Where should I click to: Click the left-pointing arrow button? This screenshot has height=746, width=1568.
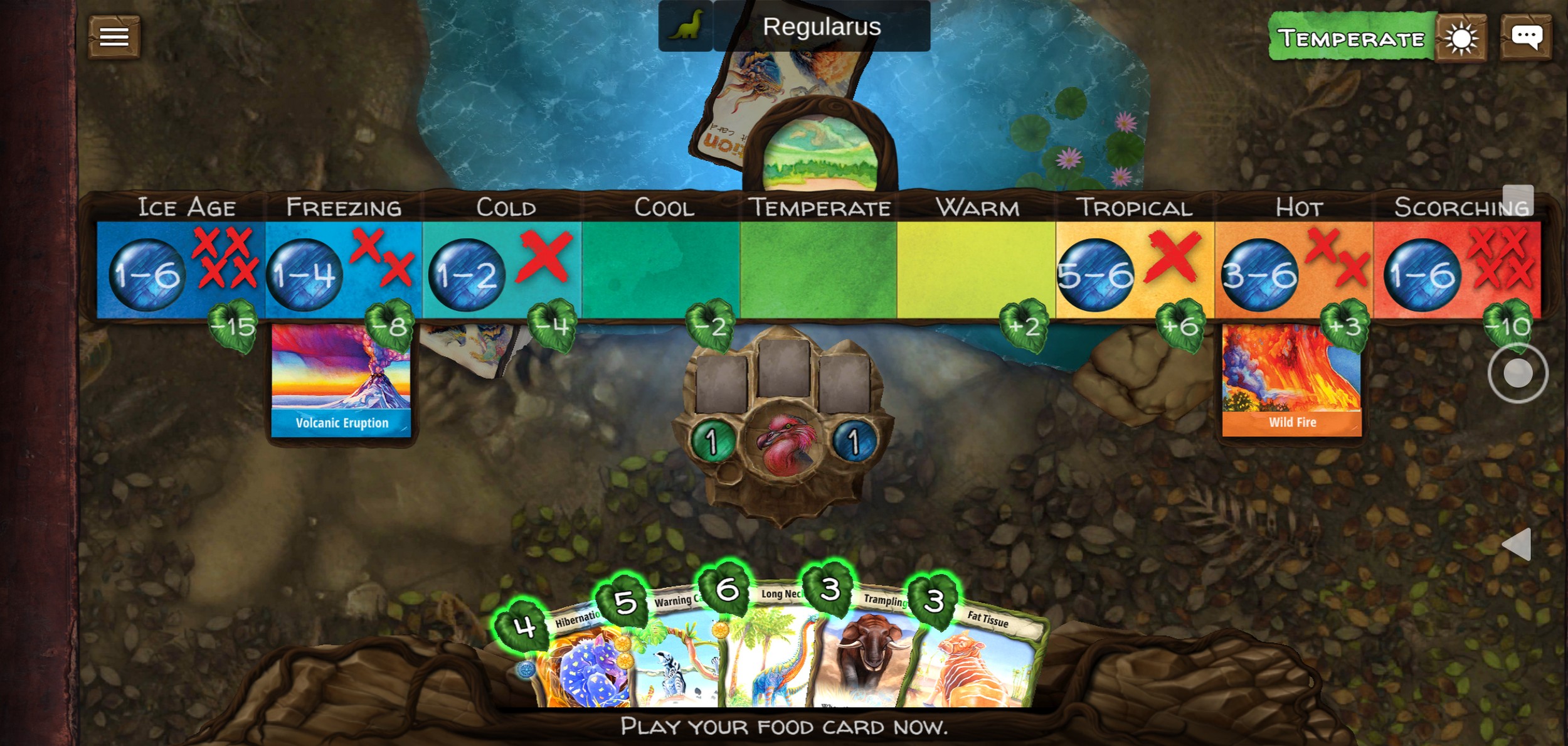(x=1517, y=544)
